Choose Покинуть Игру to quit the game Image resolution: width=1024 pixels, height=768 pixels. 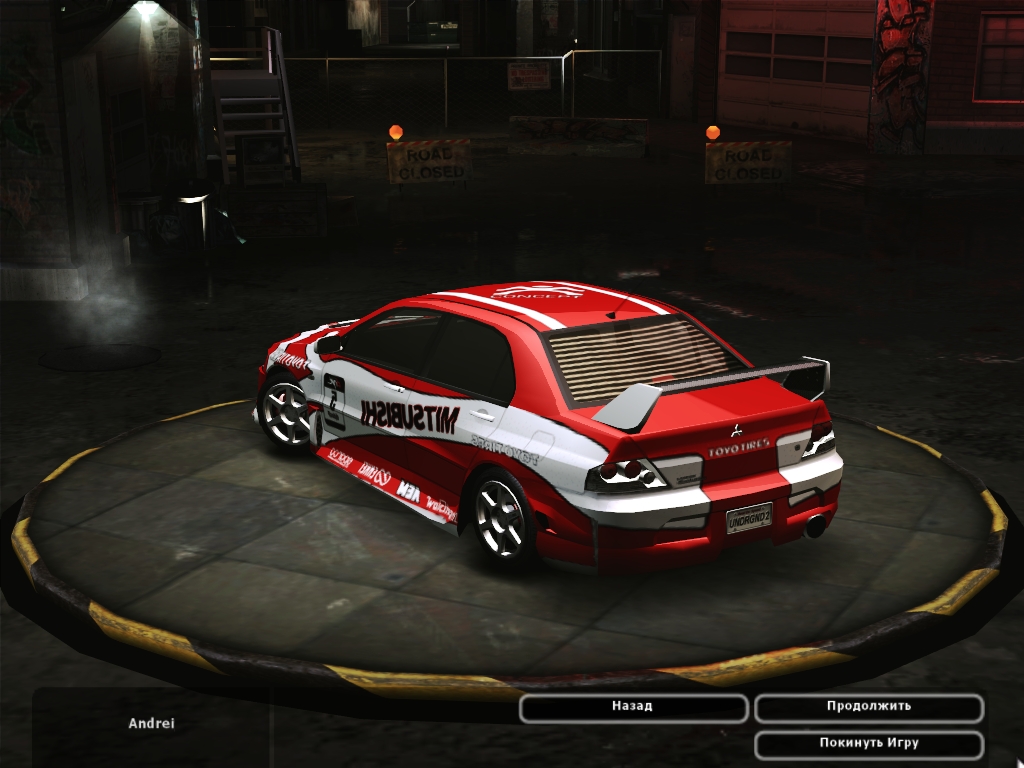tap(868, 744)
